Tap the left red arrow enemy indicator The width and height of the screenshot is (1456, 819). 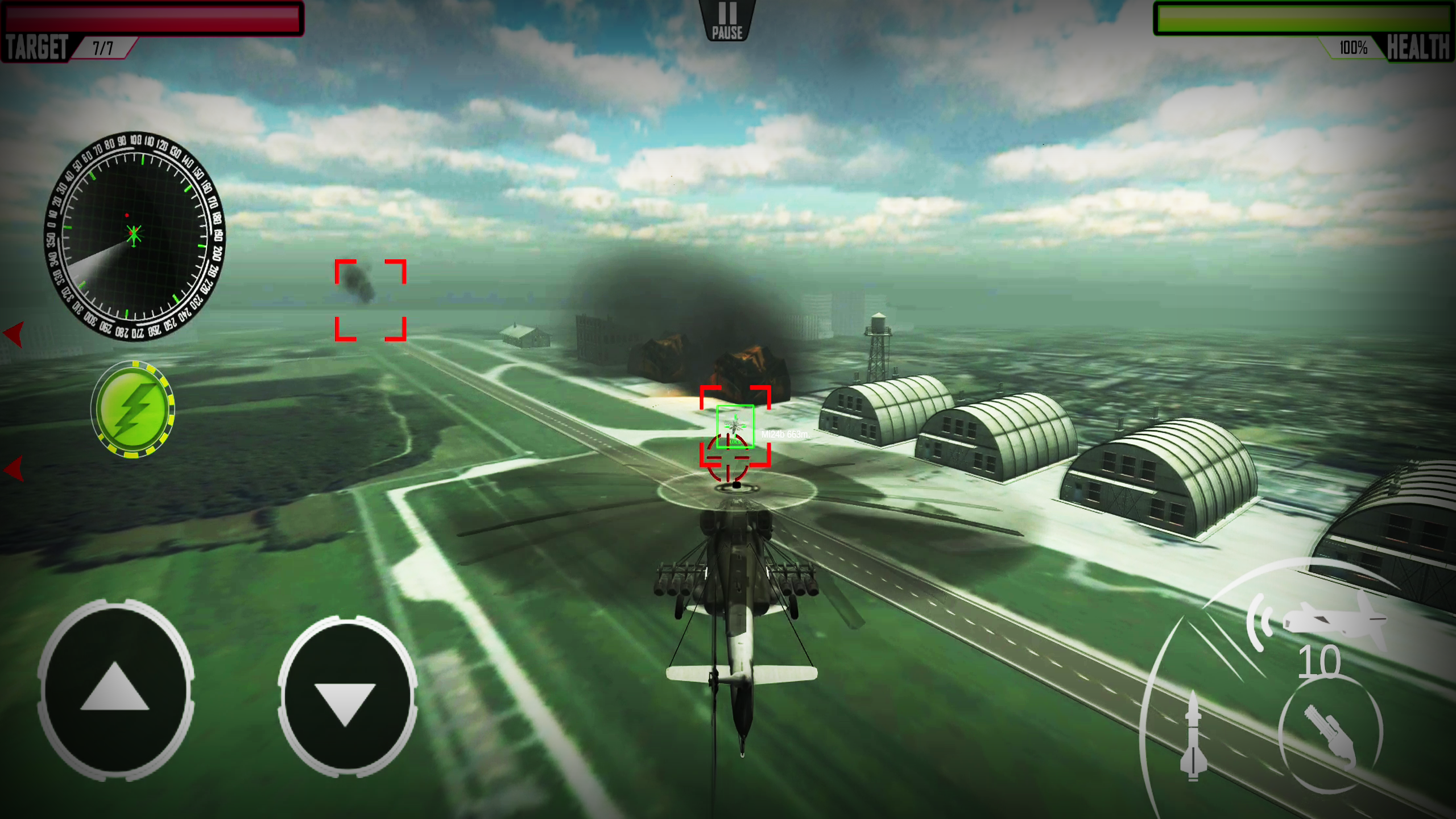tap(14, 336)
